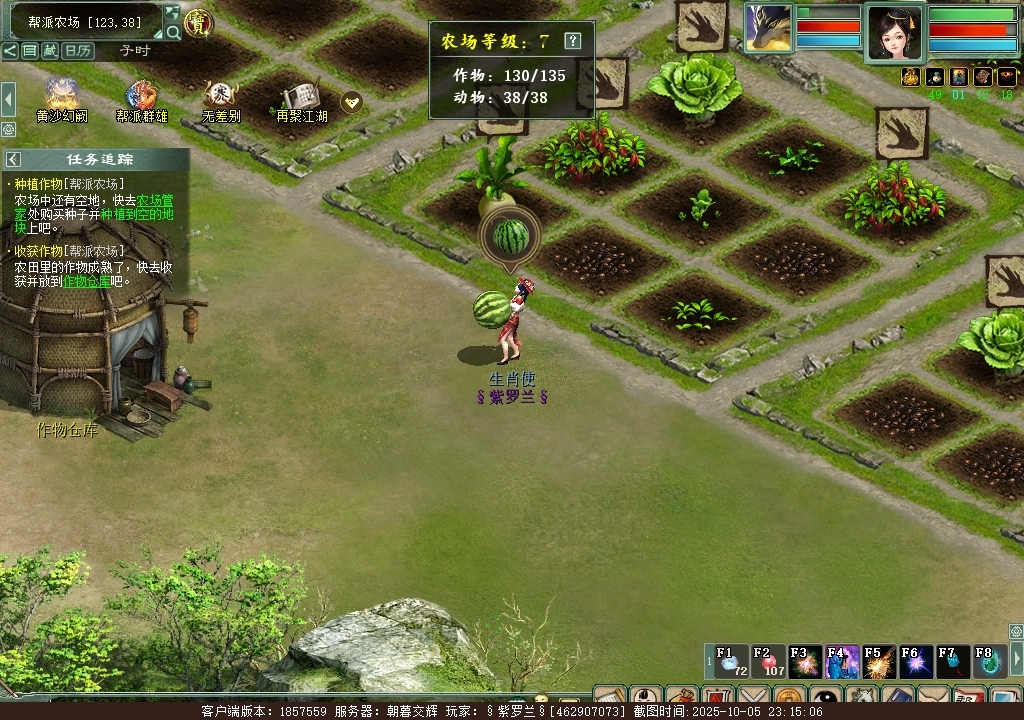Image resolution: width=1024 pixels, height=720 pixels.
Task: Click the 日历 calendar button
Action: pyautogui.click(x=79, y=50)
